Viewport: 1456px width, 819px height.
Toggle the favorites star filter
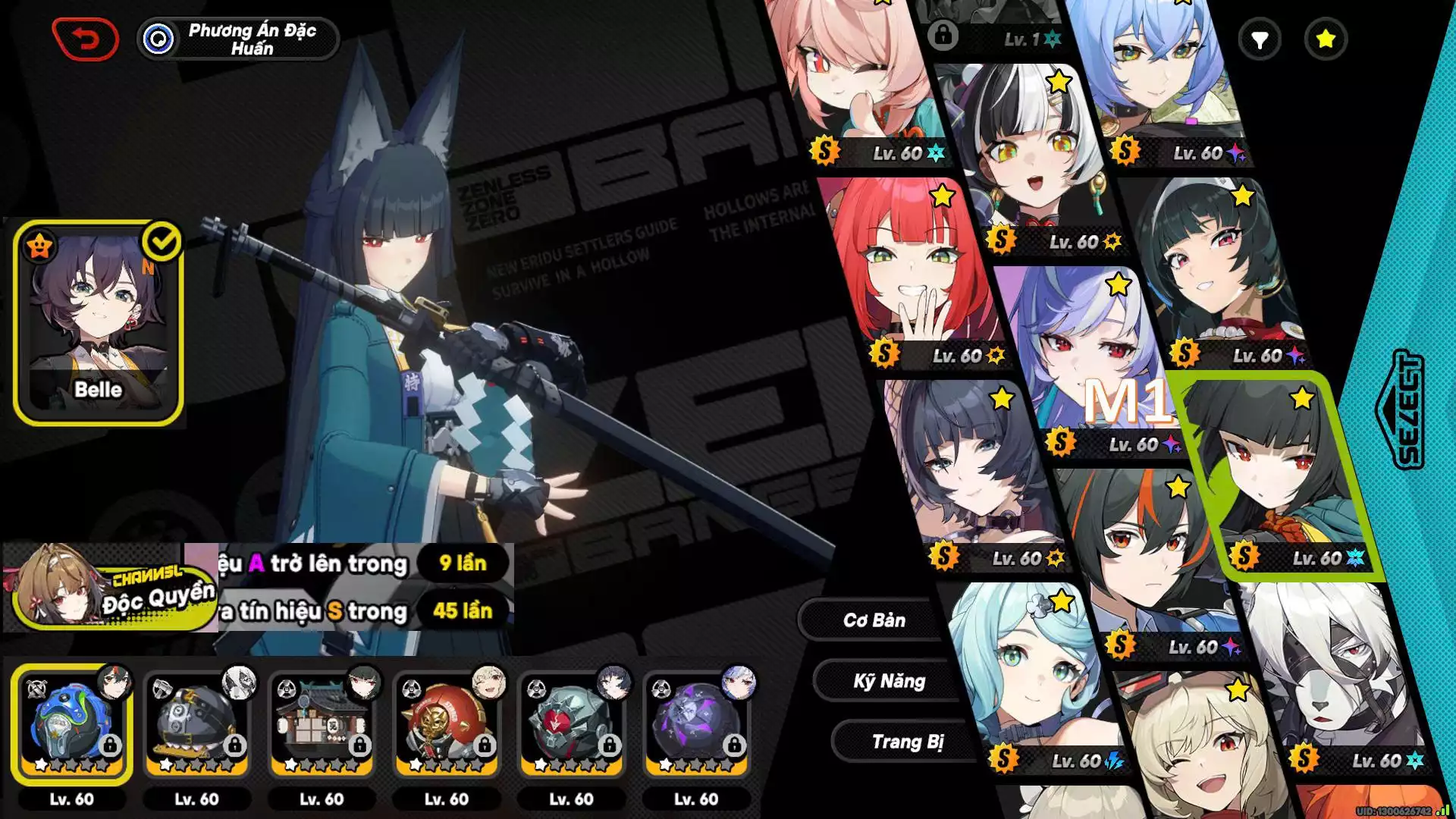pyautogui.click(x=1325, y=39)
